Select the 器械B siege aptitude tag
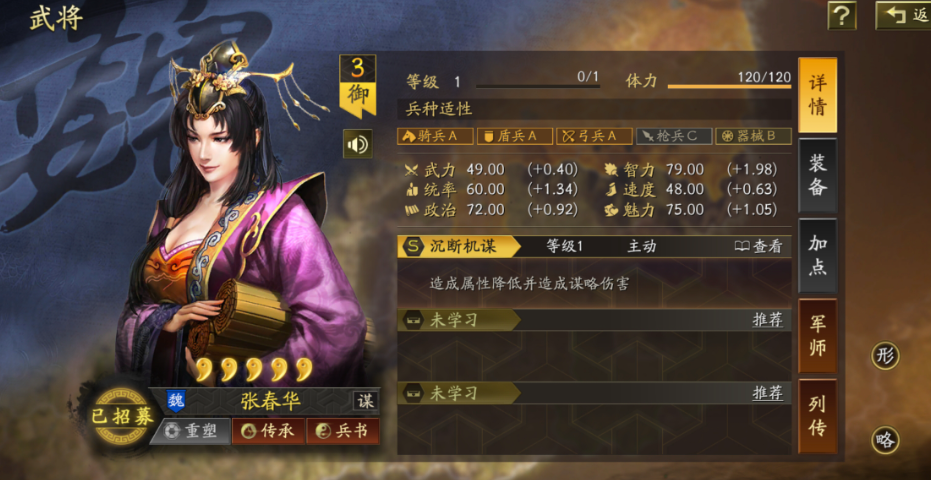931x480 pixels. (755, 136)
